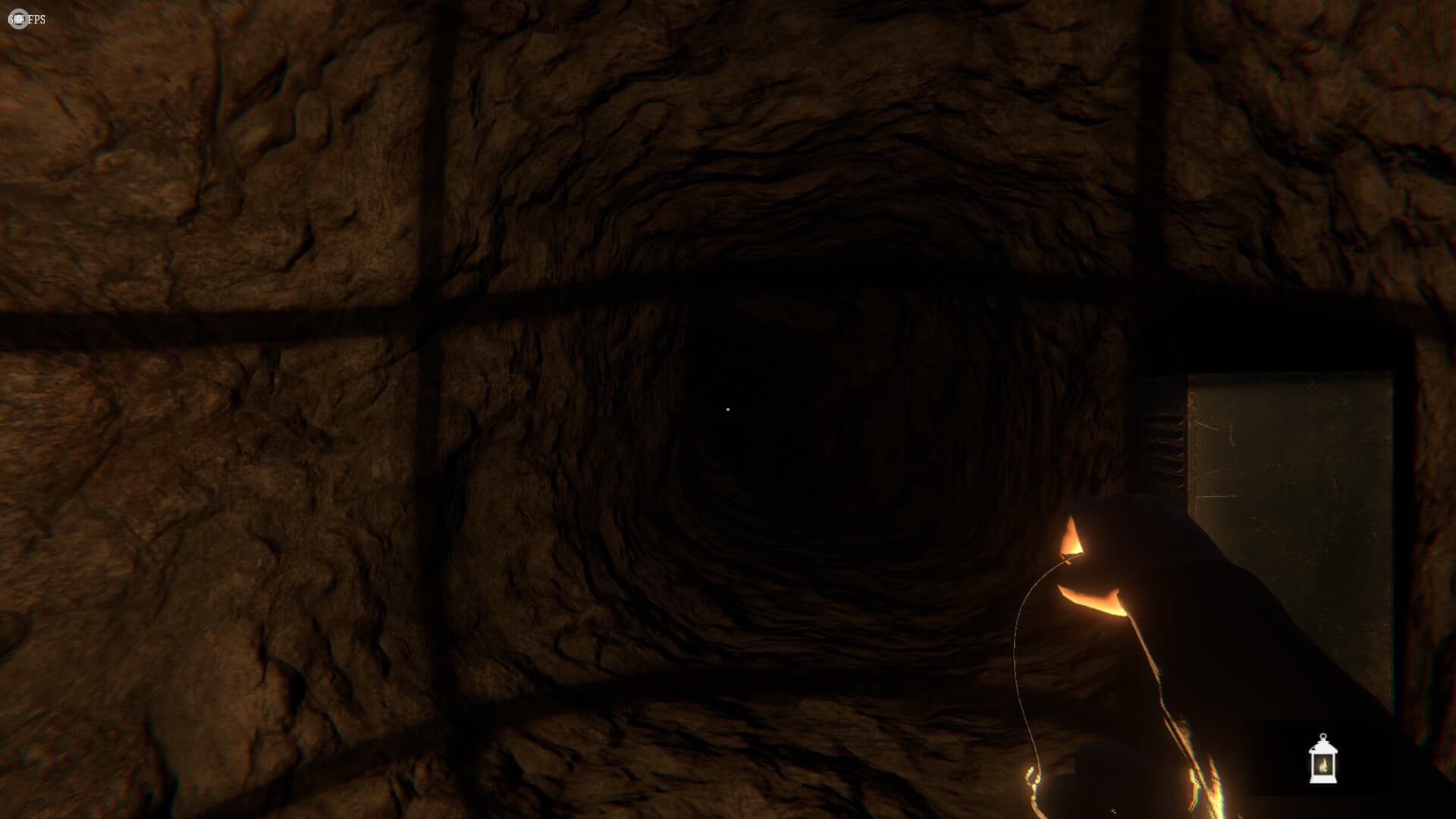Viewport: 1456px width, 819px height.
Task: Toggle the lantern by clicking its HUD indicator
Action: [1323, 758]
